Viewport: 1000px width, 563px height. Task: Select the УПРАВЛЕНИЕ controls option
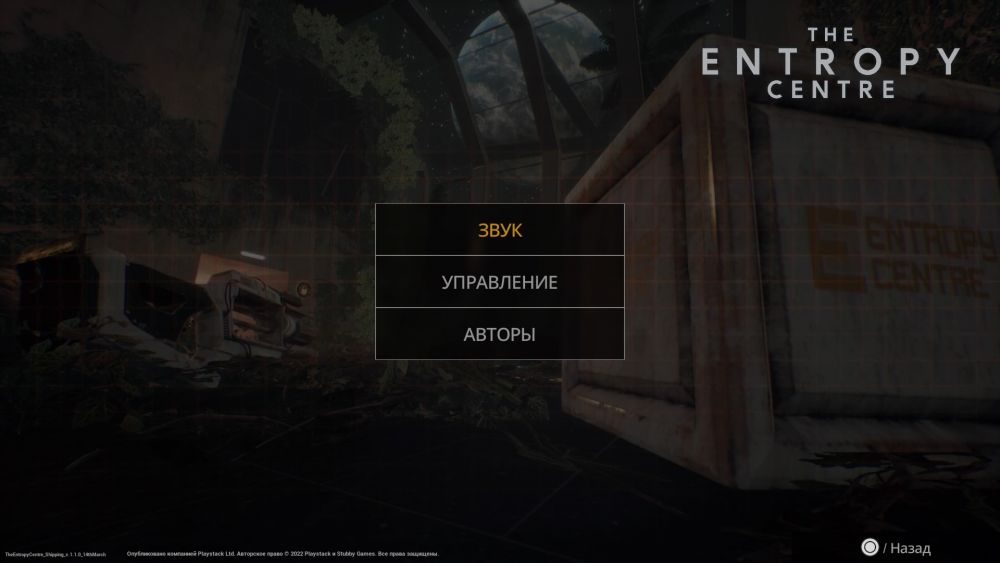point(500,282)
